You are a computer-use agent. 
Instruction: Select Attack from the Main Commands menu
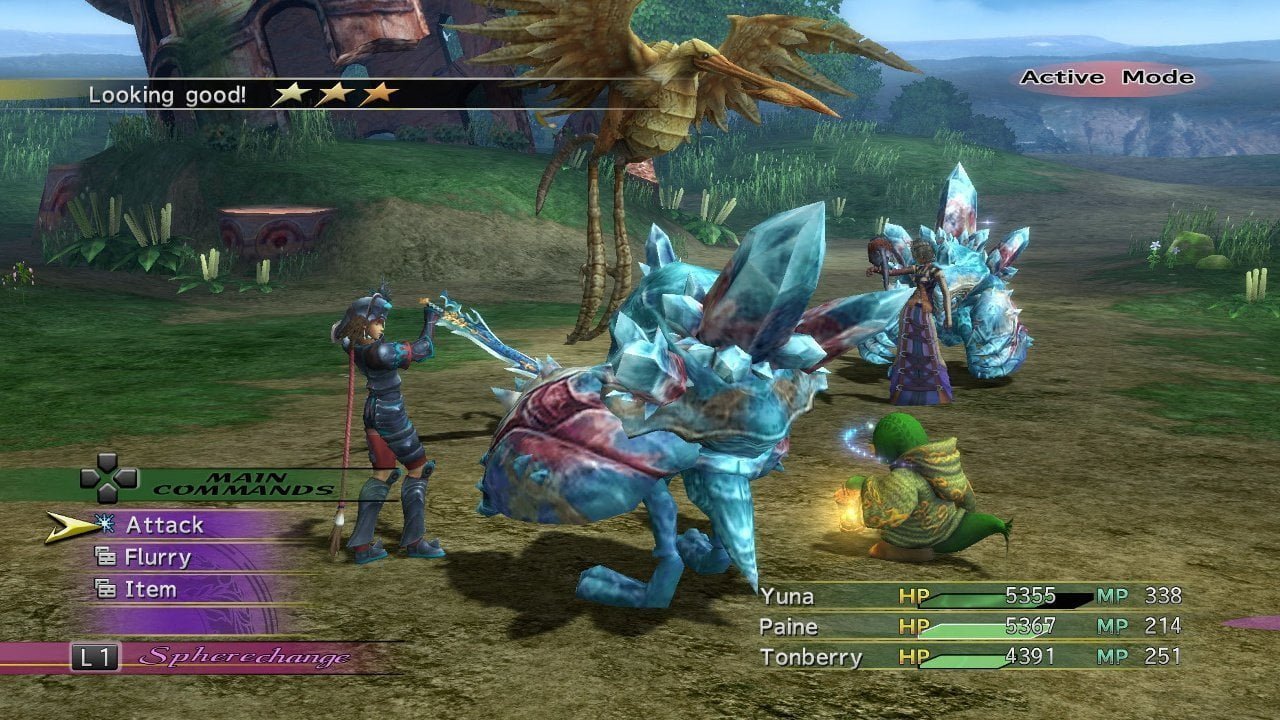(x=165, y=524)
